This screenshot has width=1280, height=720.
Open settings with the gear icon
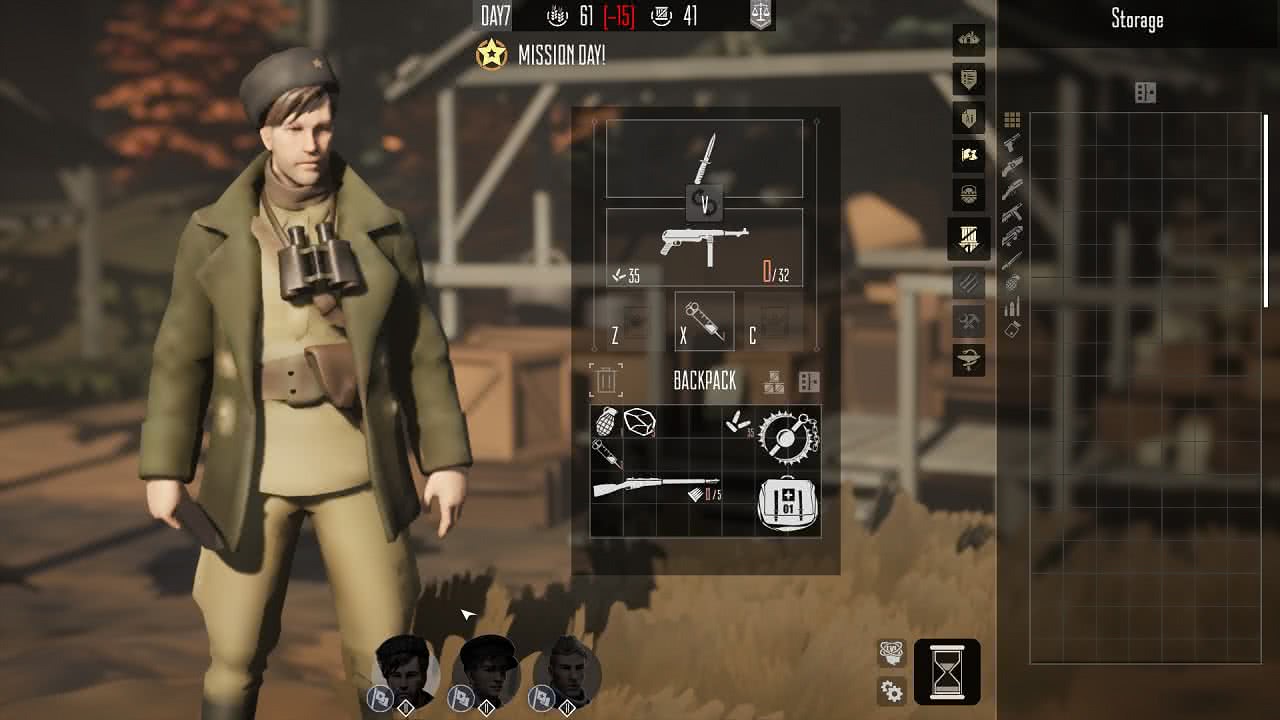point(891,691)
